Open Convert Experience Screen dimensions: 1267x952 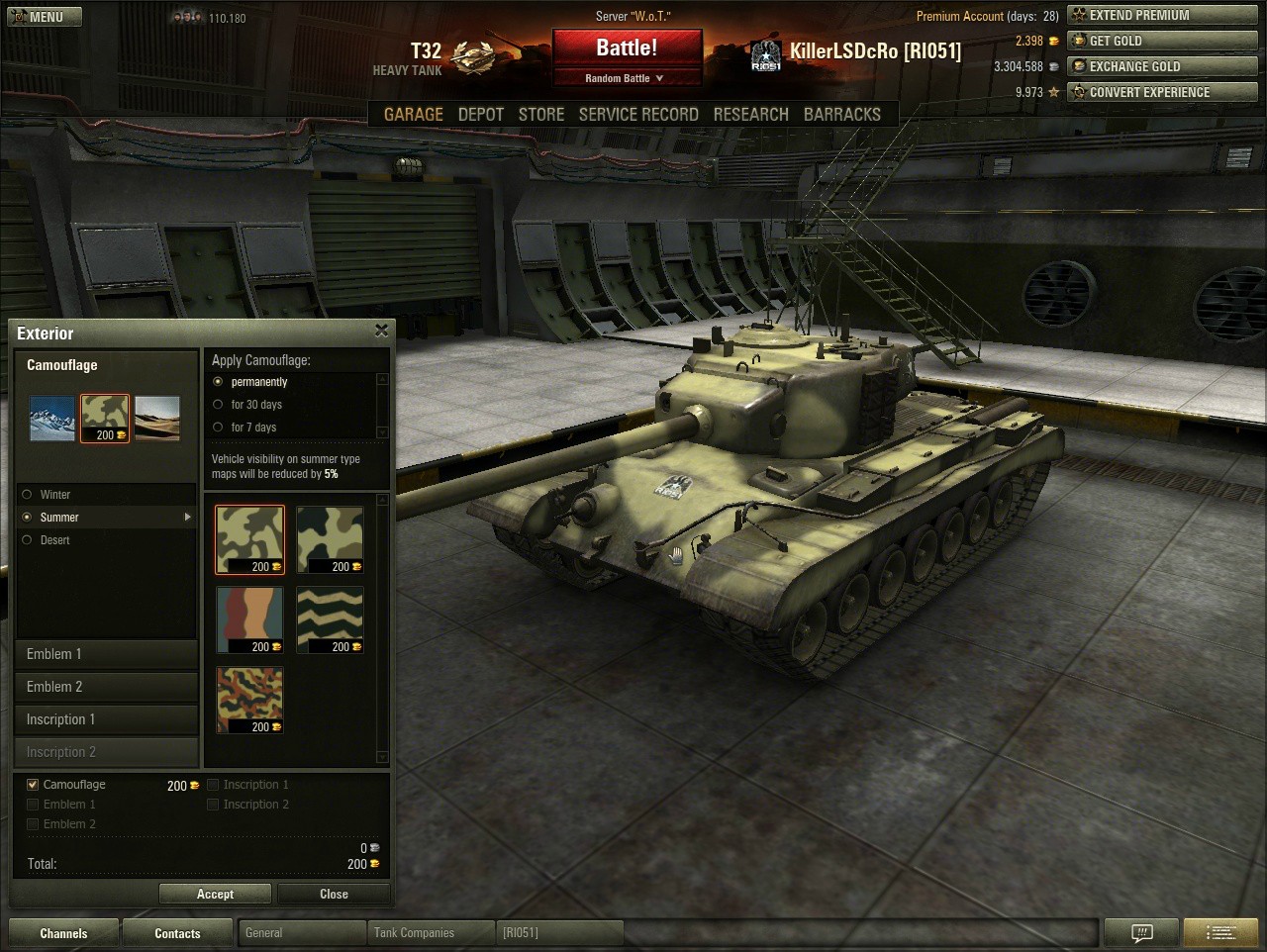[1162, 93]
